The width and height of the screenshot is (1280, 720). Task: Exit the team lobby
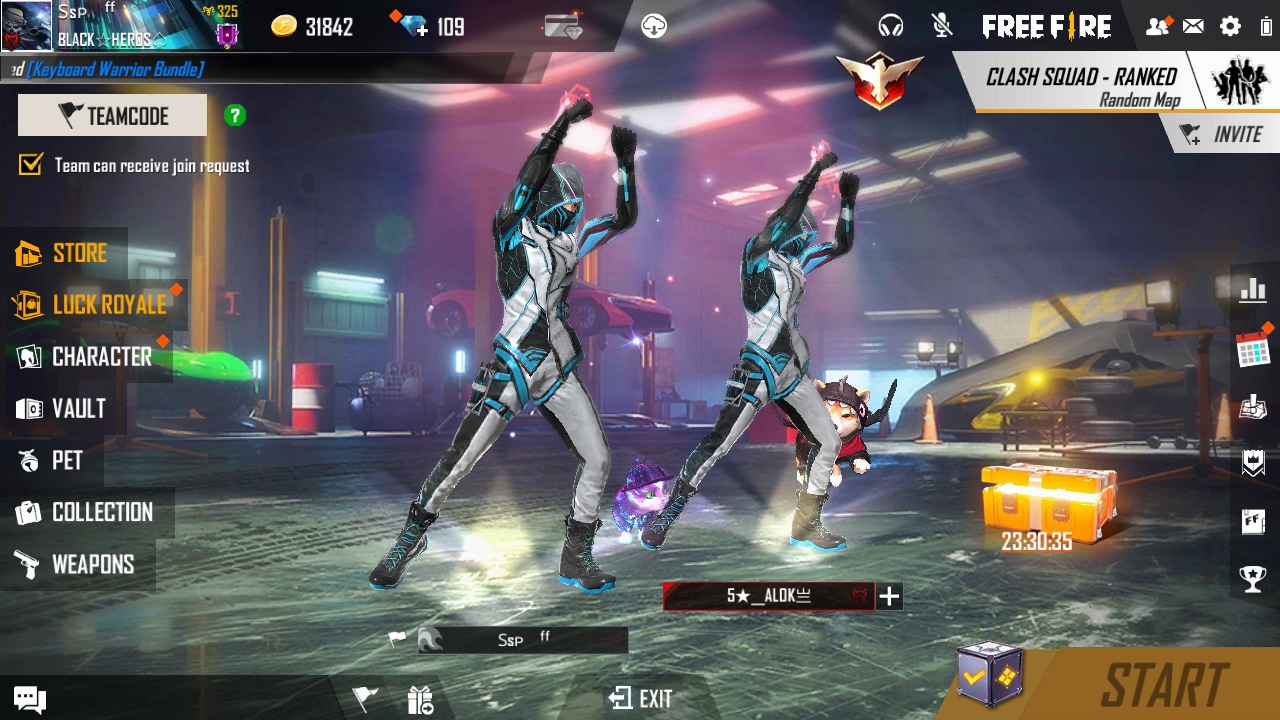click(642, 698)
